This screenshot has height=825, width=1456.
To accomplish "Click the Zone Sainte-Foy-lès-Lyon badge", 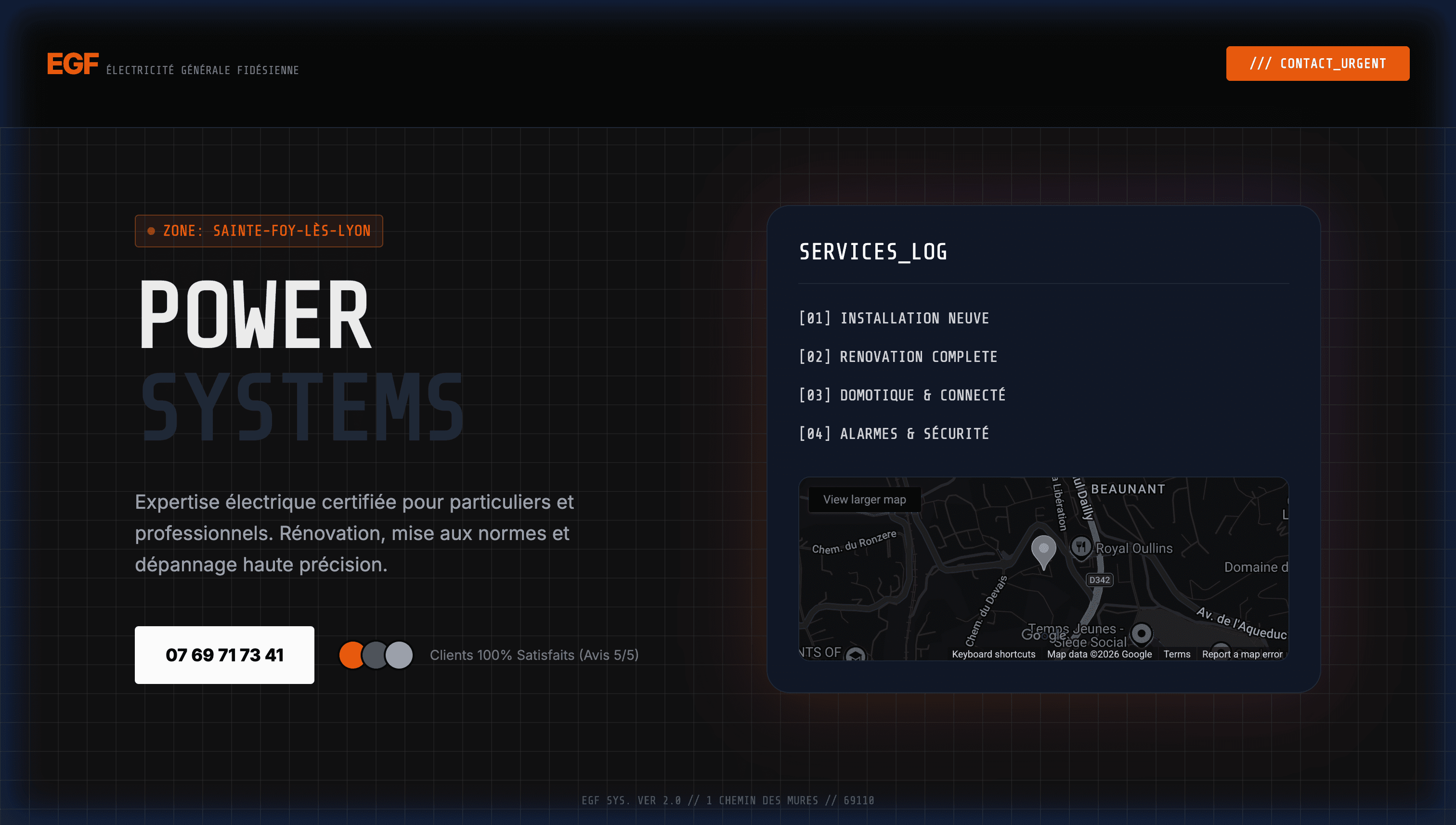I will [259, 231].
